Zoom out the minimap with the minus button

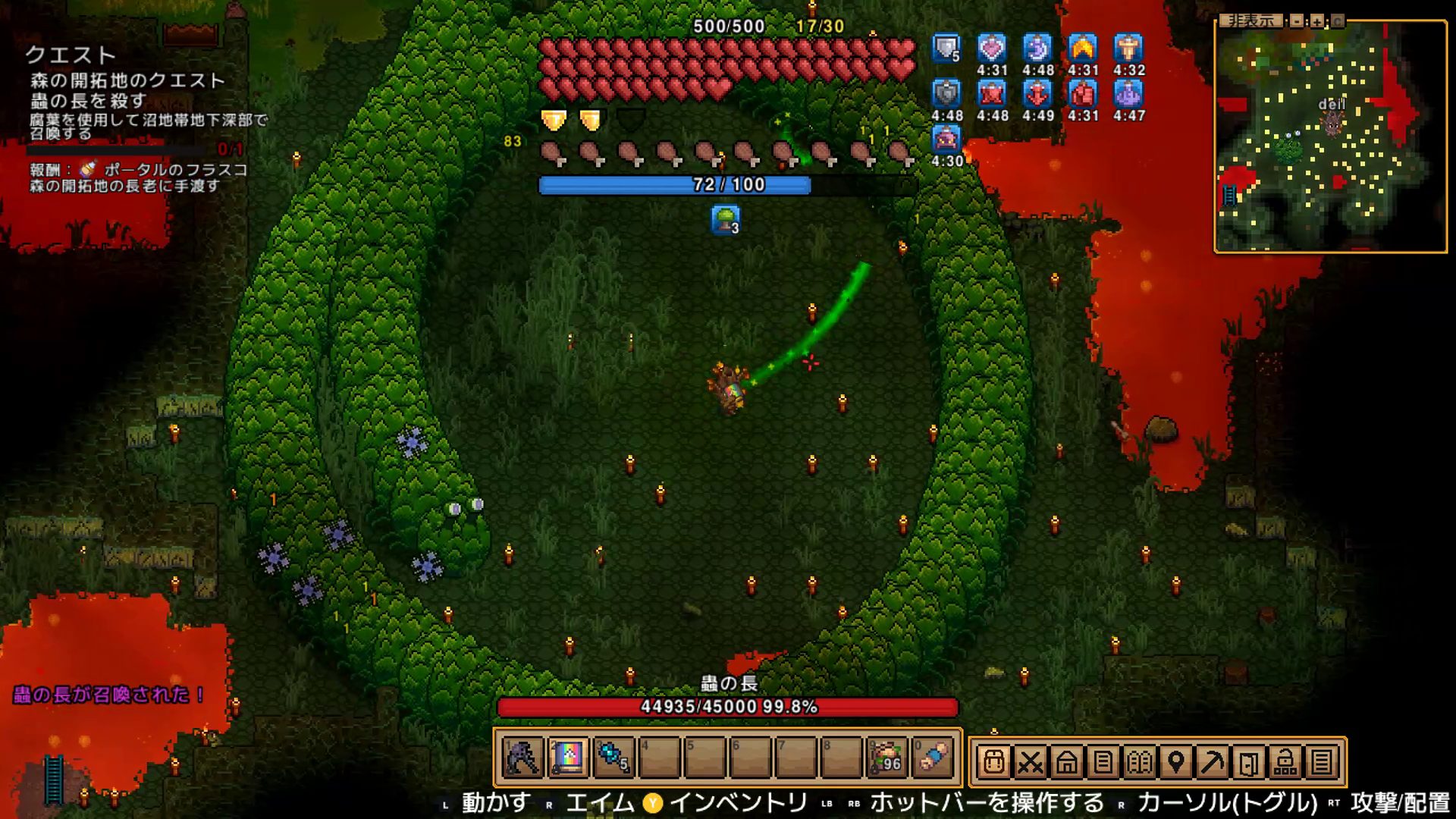(x=1298, y=21)
